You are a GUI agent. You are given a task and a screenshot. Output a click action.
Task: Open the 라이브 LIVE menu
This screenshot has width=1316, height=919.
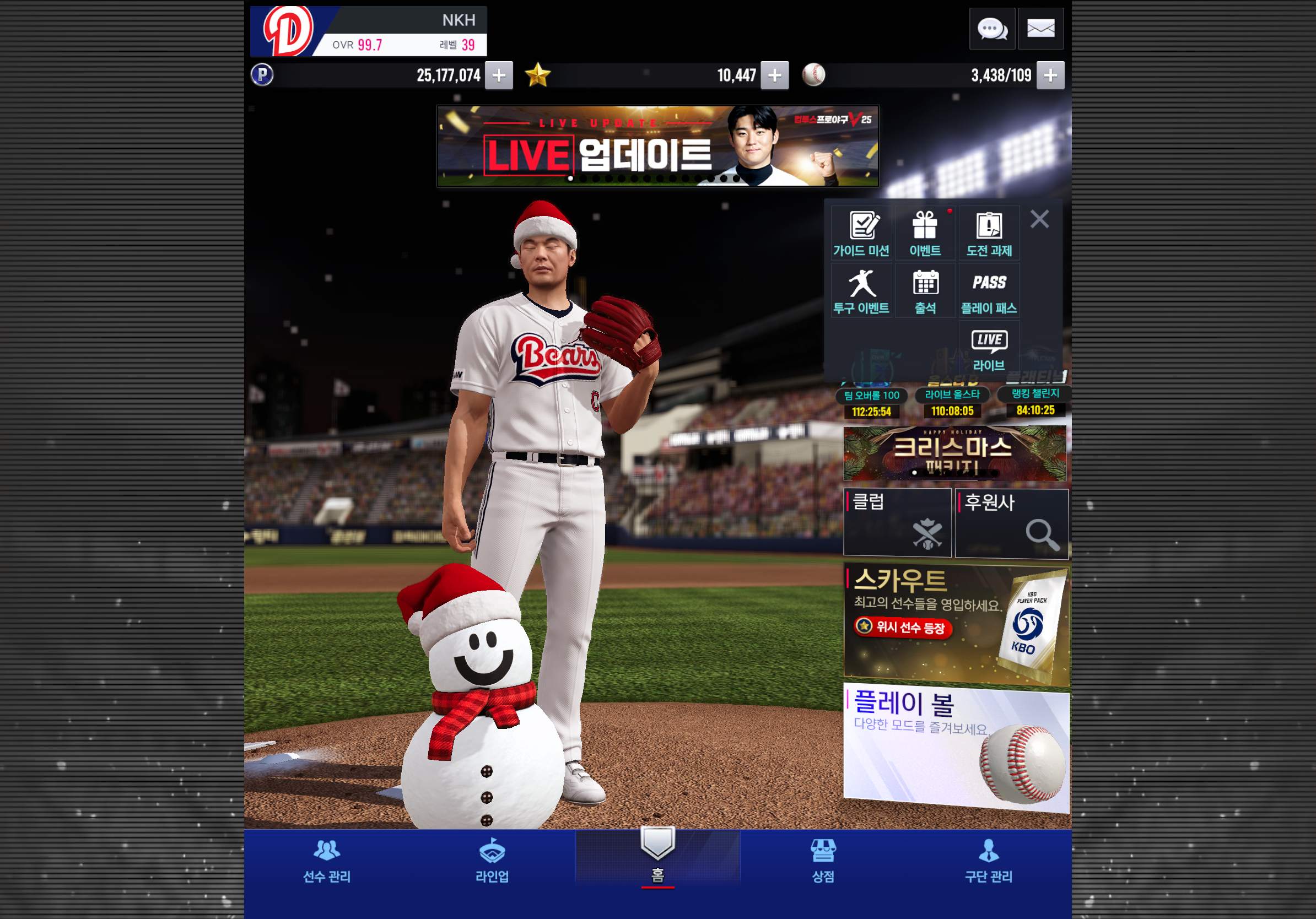989,349
